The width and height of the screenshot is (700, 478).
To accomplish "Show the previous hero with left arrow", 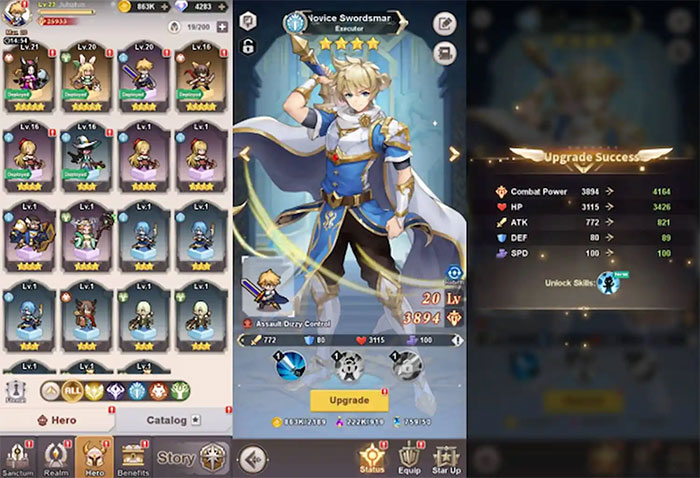I will point(243,154).
